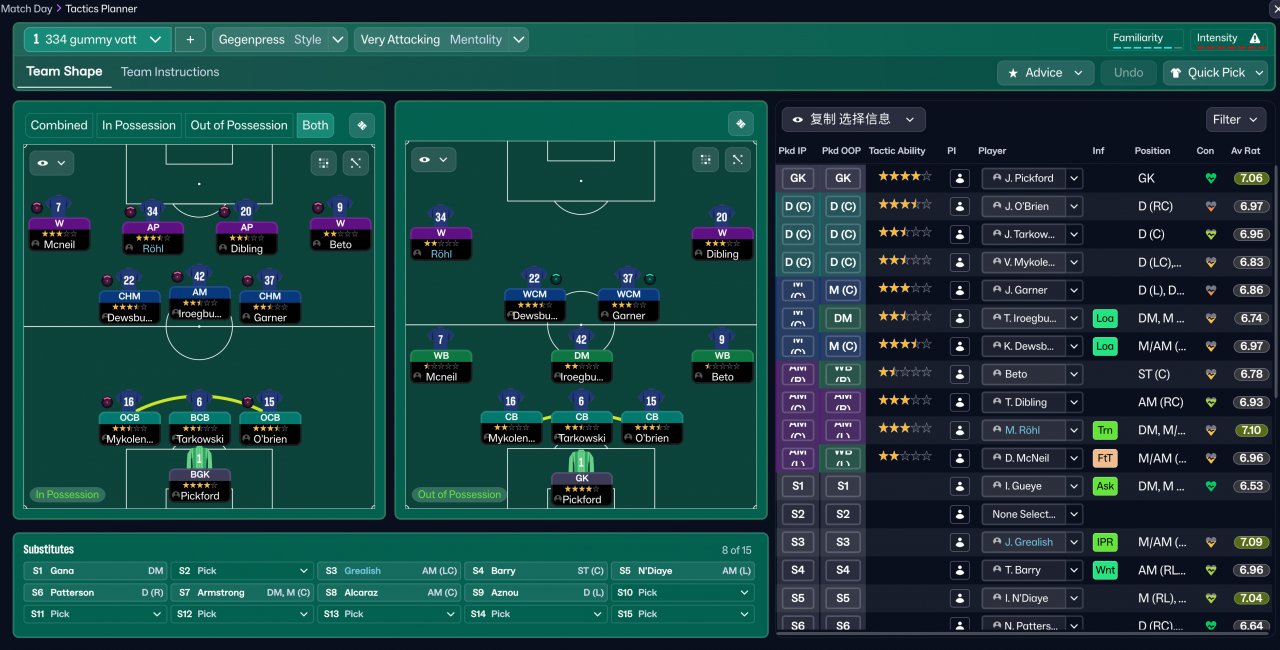Close the window with top-right X
The image size is (1280, 650).
(1272, 8)
